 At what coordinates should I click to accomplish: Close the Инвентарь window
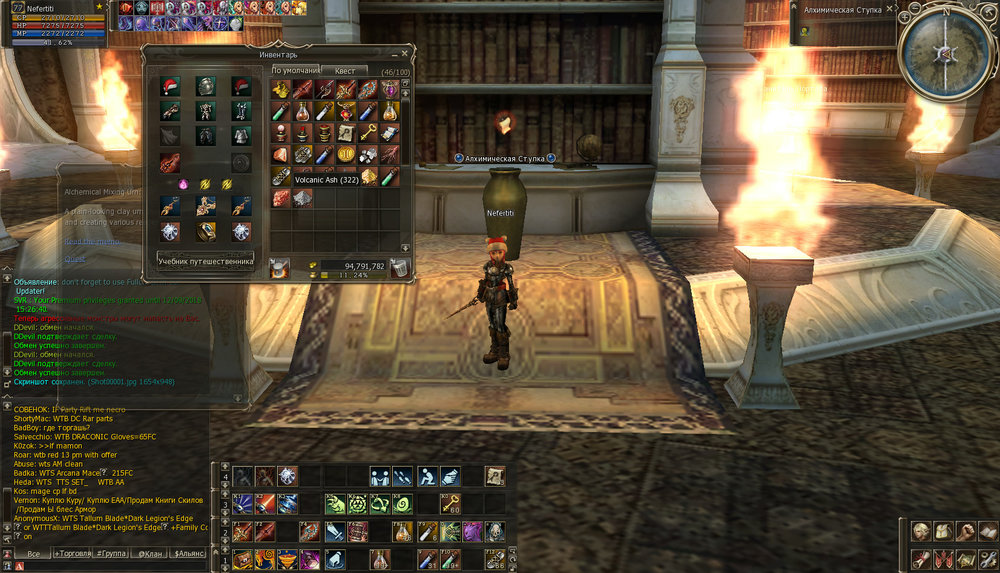[x=405, y=52]
